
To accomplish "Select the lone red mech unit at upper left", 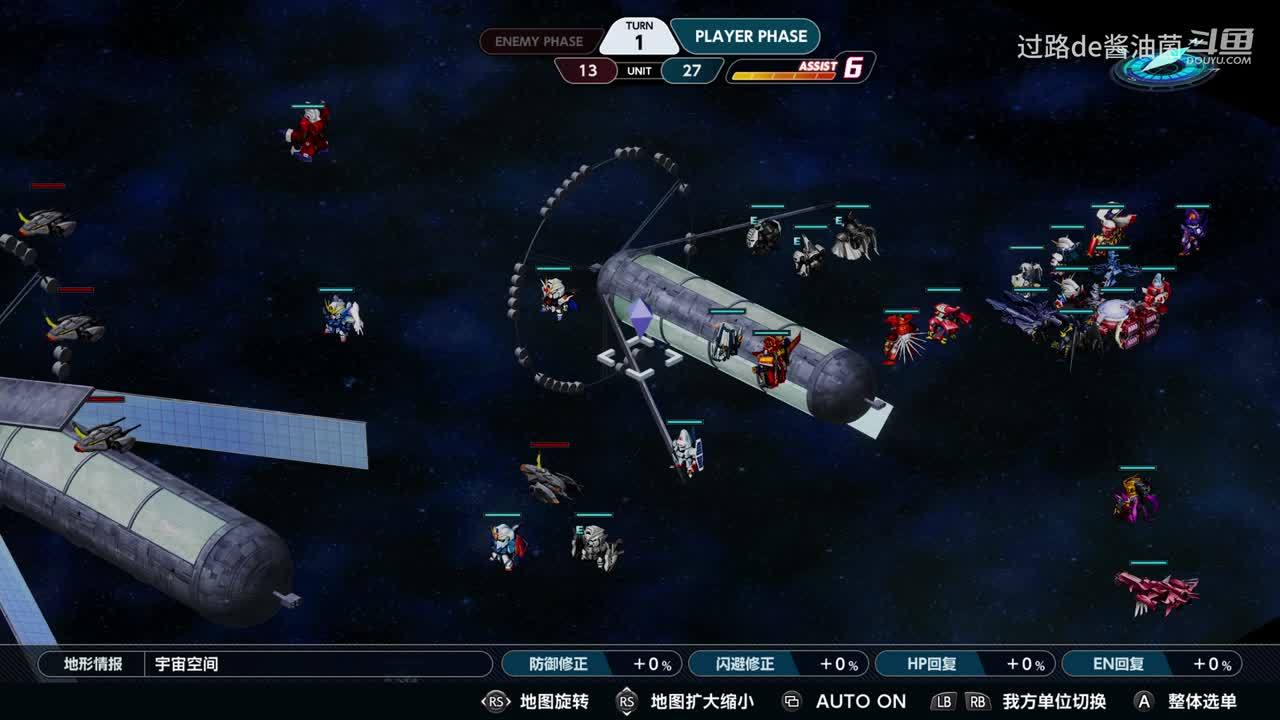I will 309,134.
